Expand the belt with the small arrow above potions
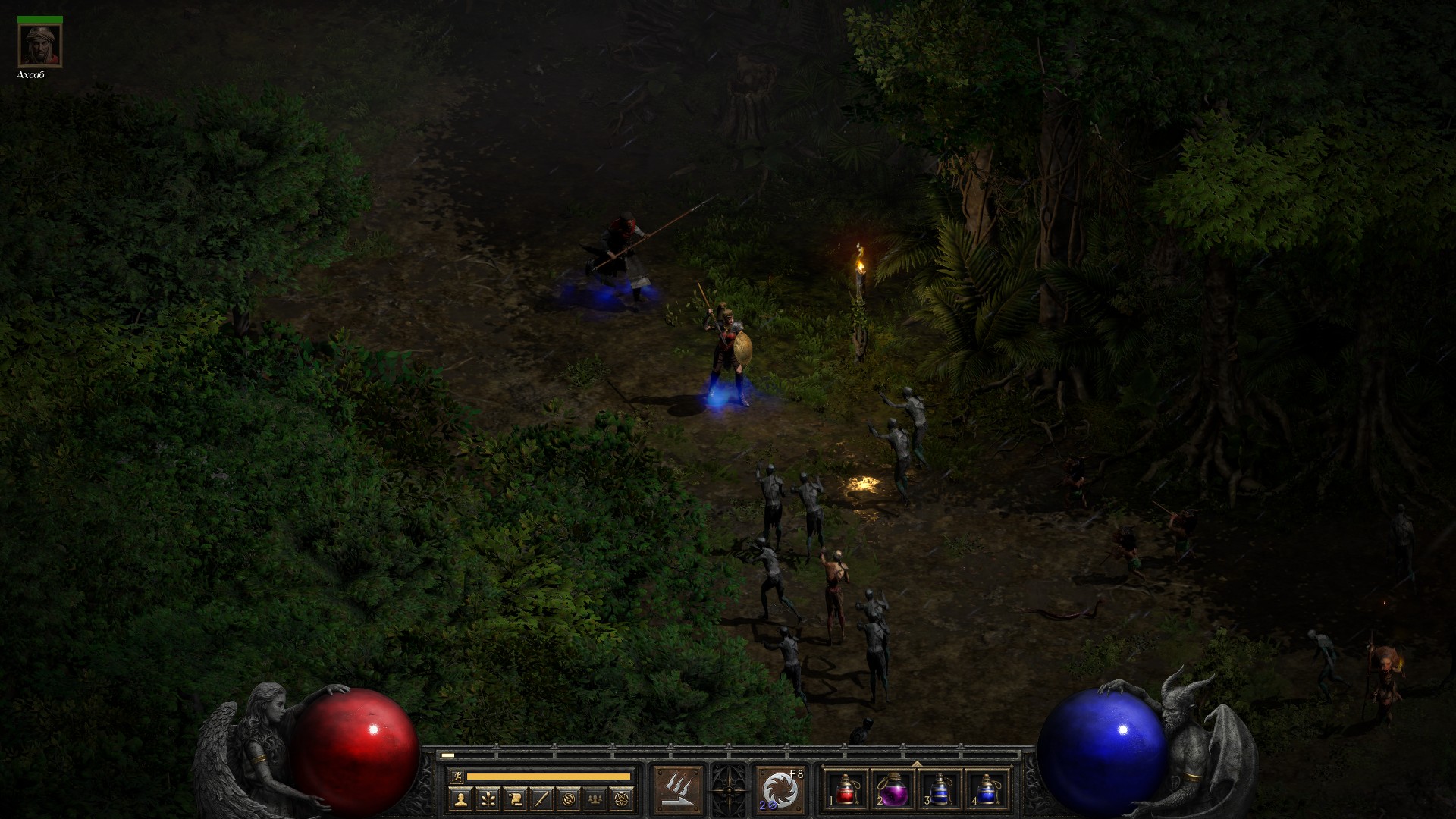The width and height of the screenshot is (1456, 819). tap(916, 764)
